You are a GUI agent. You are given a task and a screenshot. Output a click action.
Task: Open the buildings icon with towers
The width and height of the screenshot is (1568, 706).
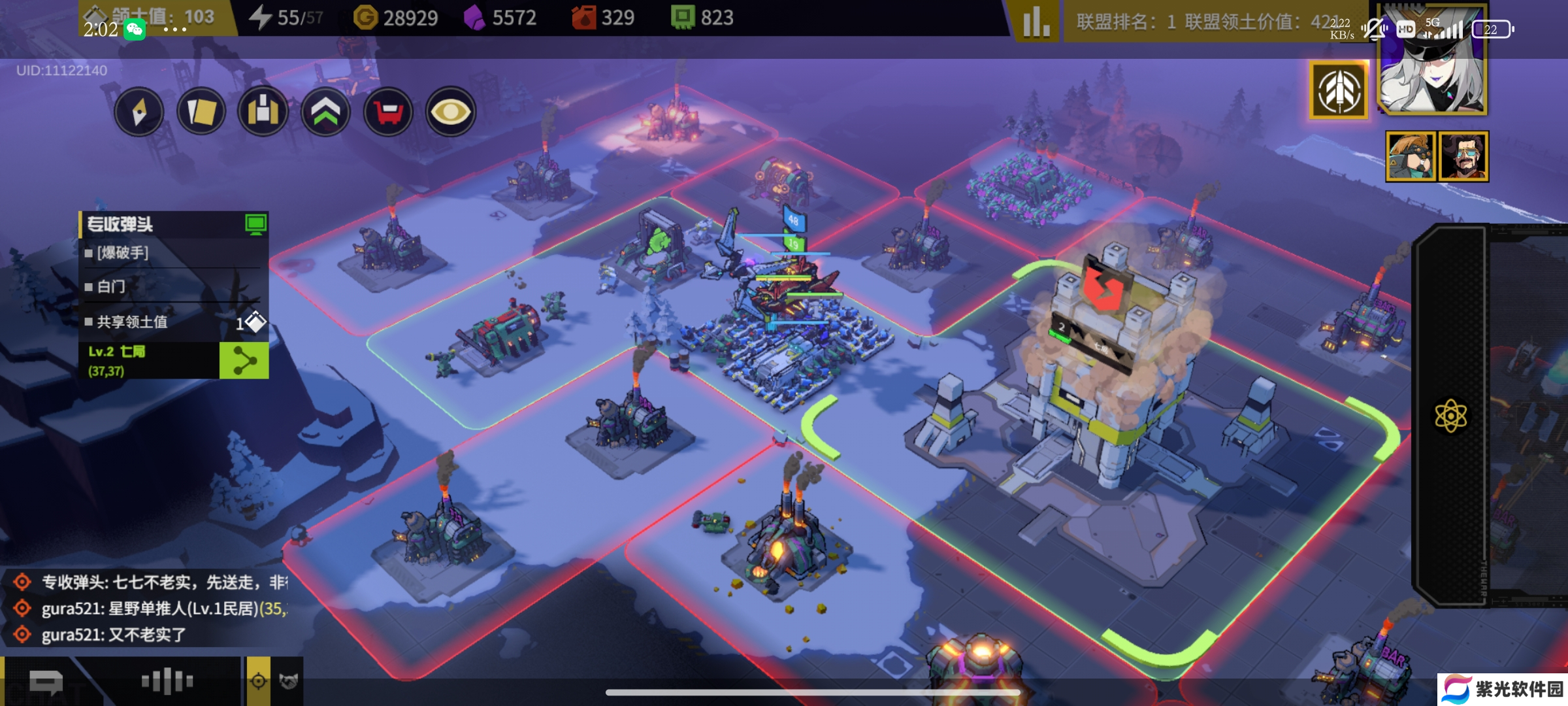(x=263, y=112)
